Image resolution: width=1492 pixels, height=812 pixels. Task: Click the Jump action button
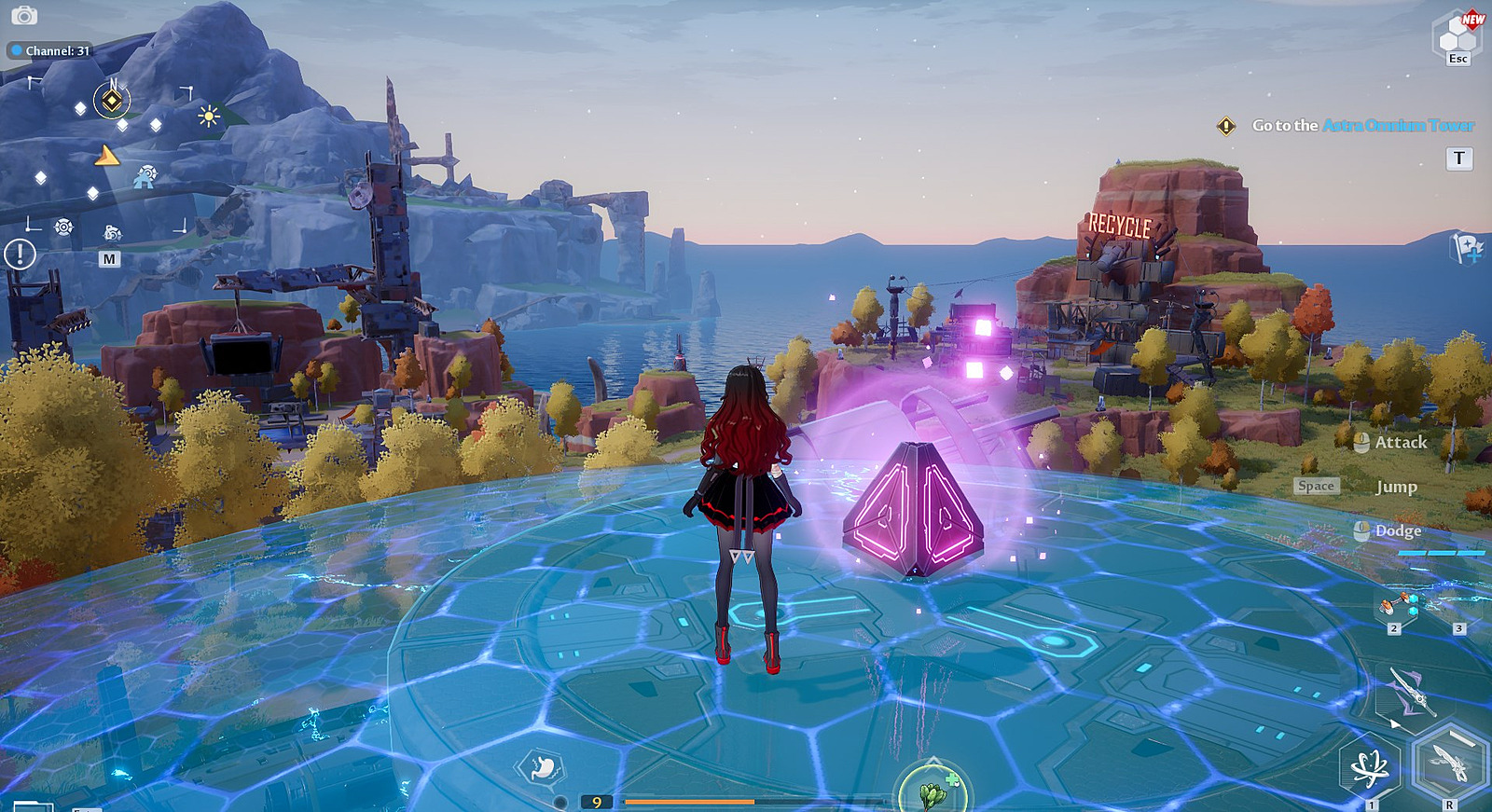click(x=1395, y=487)
